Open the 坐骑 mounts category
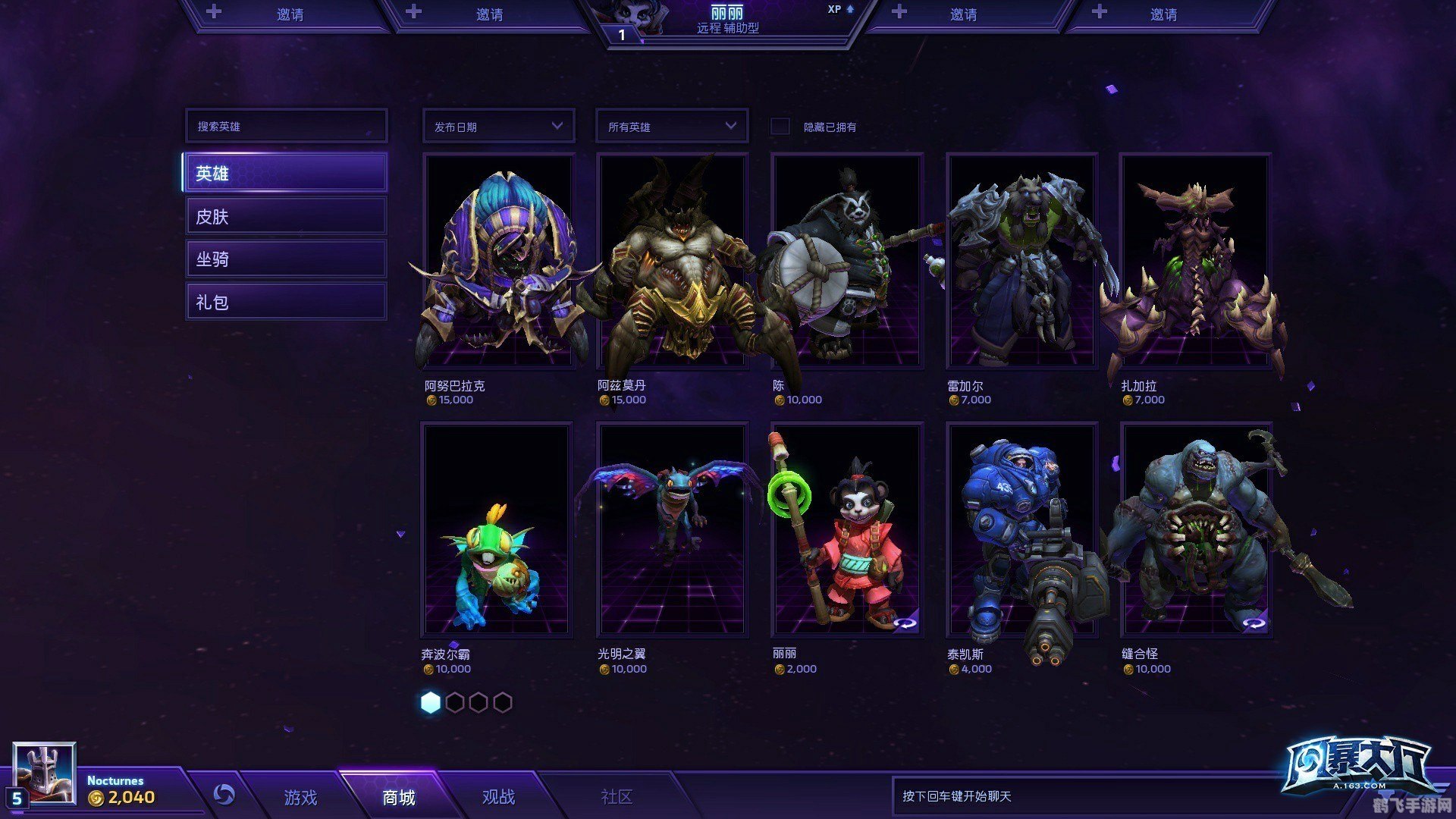The height and width of the screenshot is (819, 1456). click(286, 259)
